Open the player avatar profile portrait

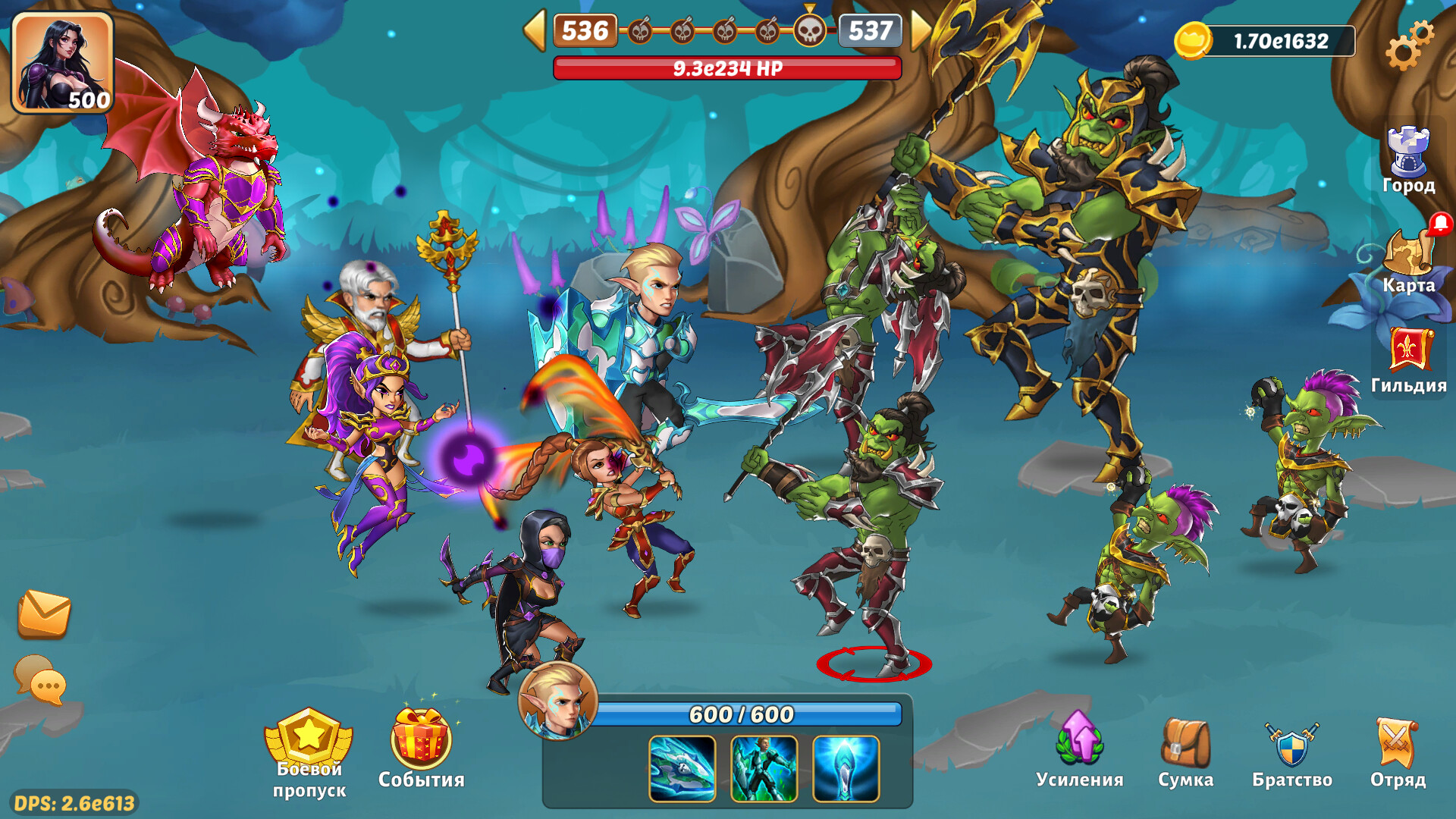pyautogui.click(x=62, y=62)
